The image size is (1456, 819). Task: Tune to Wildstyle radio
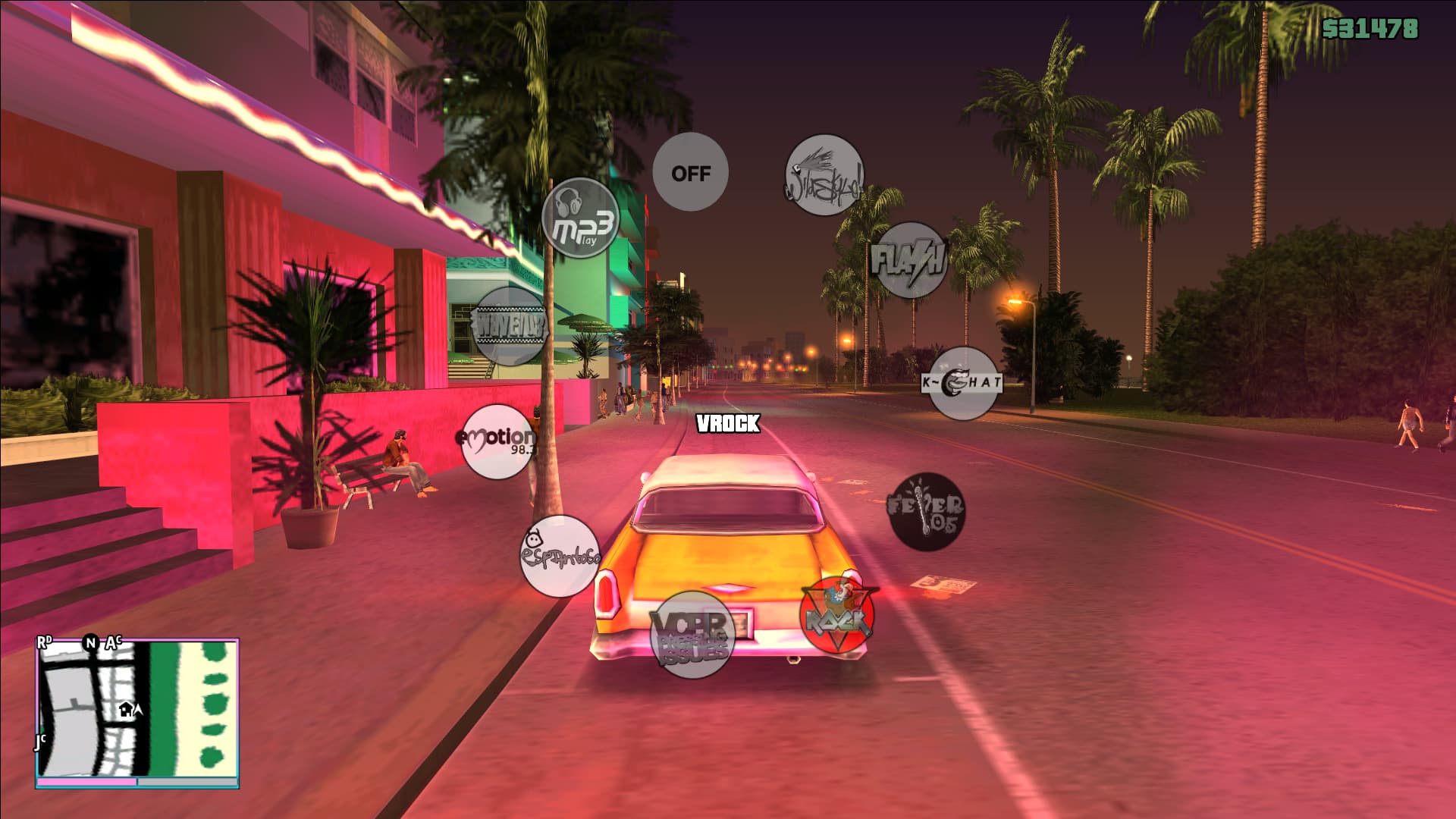(824, 175)
